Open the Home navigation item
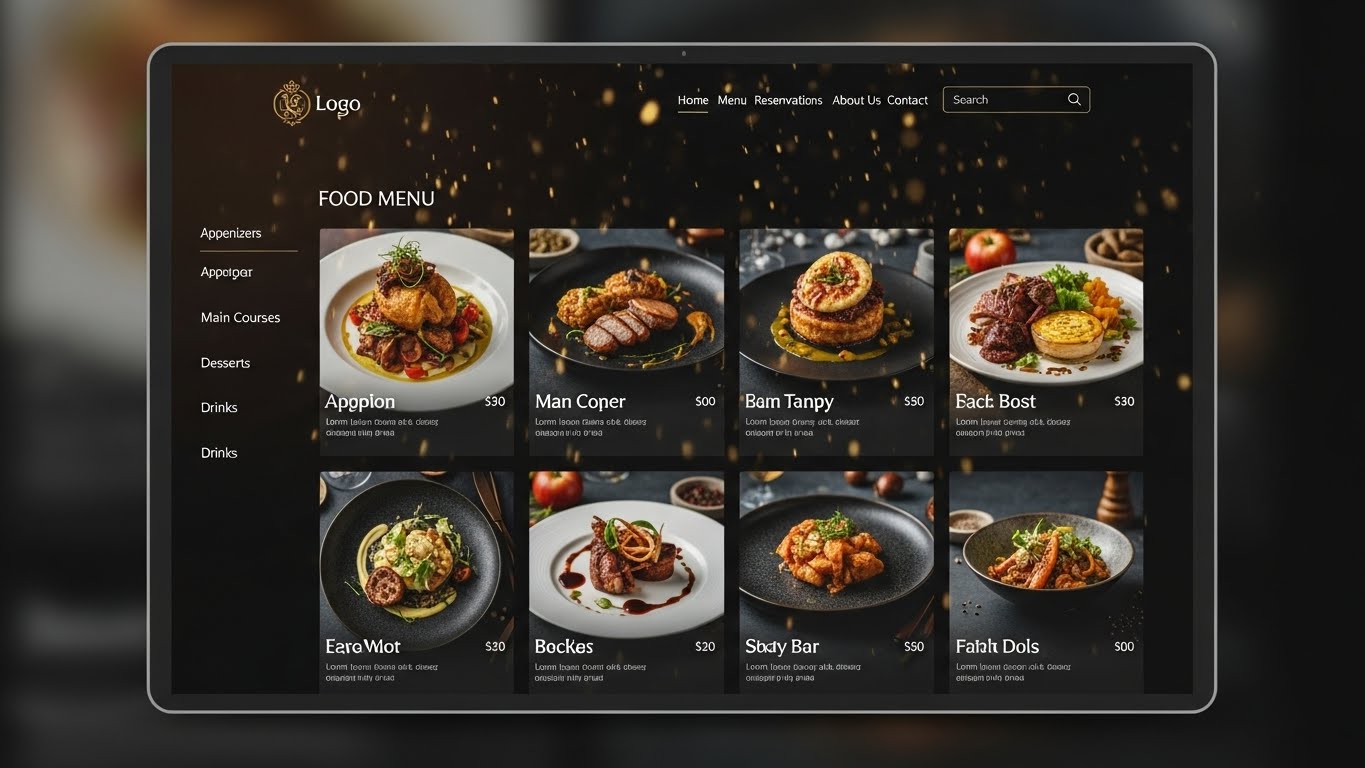Image resolution: width=1365 pixels, height=768 pixels. [693, 100]
